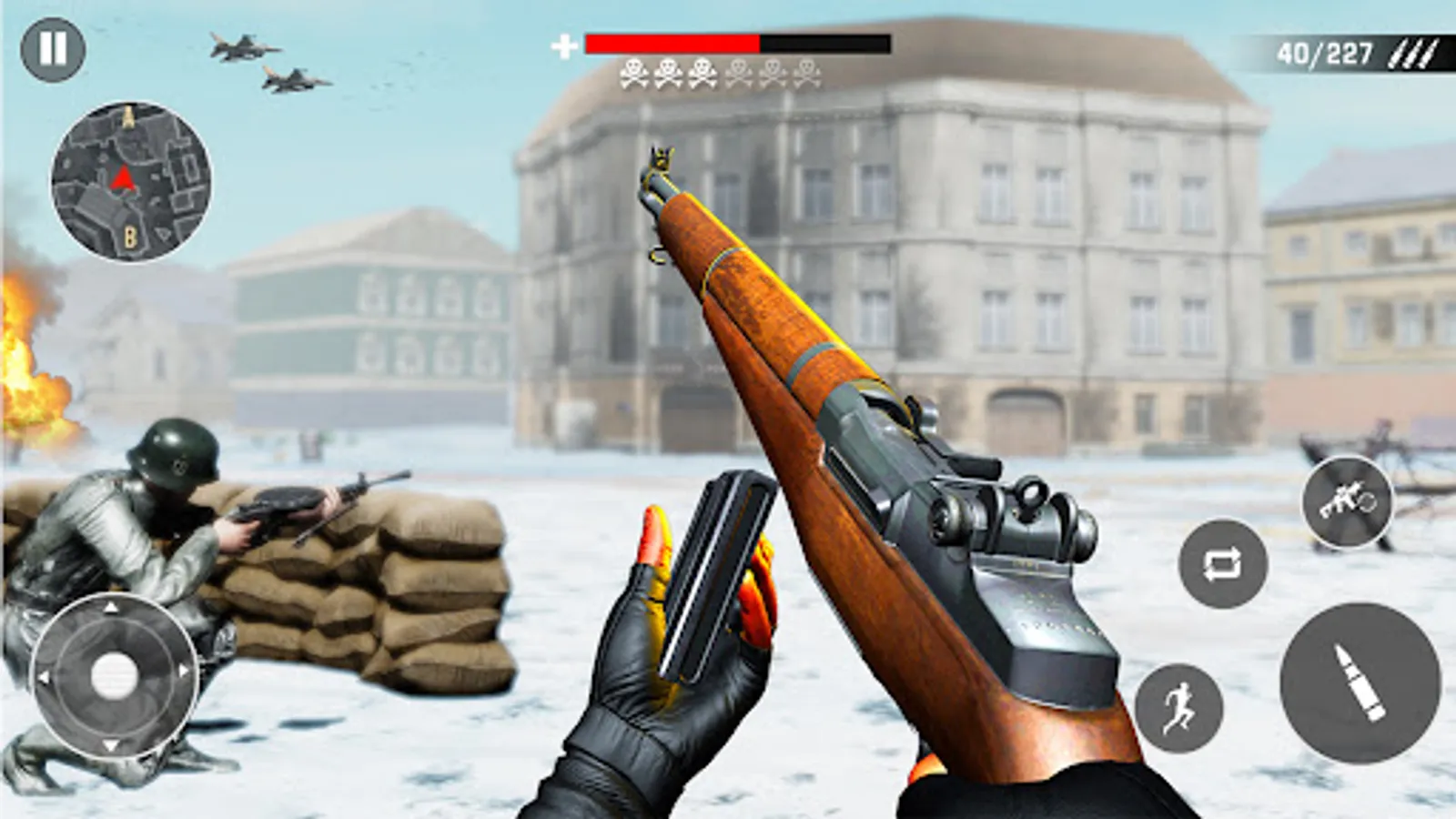1456x819 pixels.
Task: Tap the red player arrow on minimap
Action: pos(120,179)
